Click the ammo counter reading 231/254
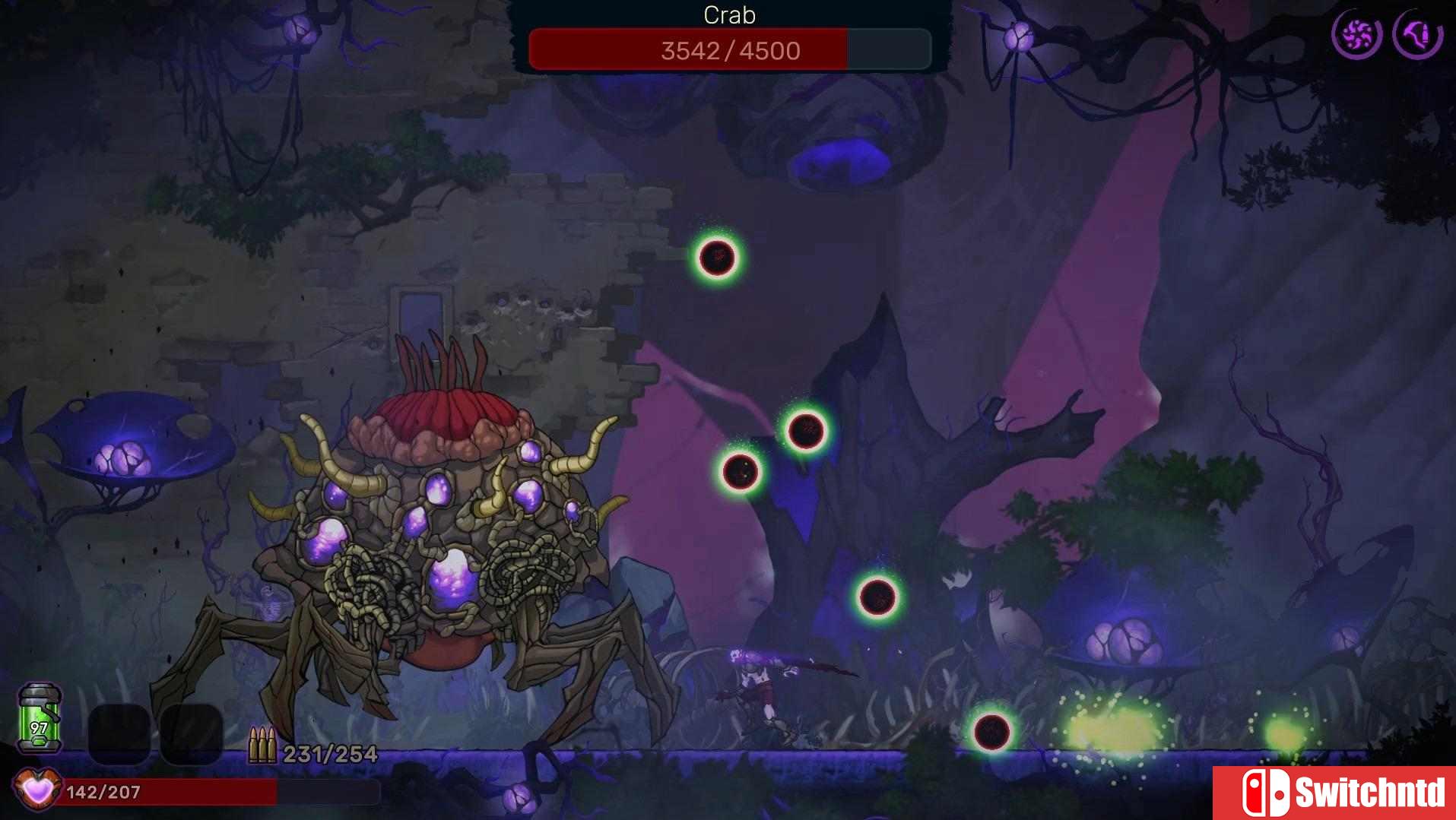1456x820 pixels. 328,755
